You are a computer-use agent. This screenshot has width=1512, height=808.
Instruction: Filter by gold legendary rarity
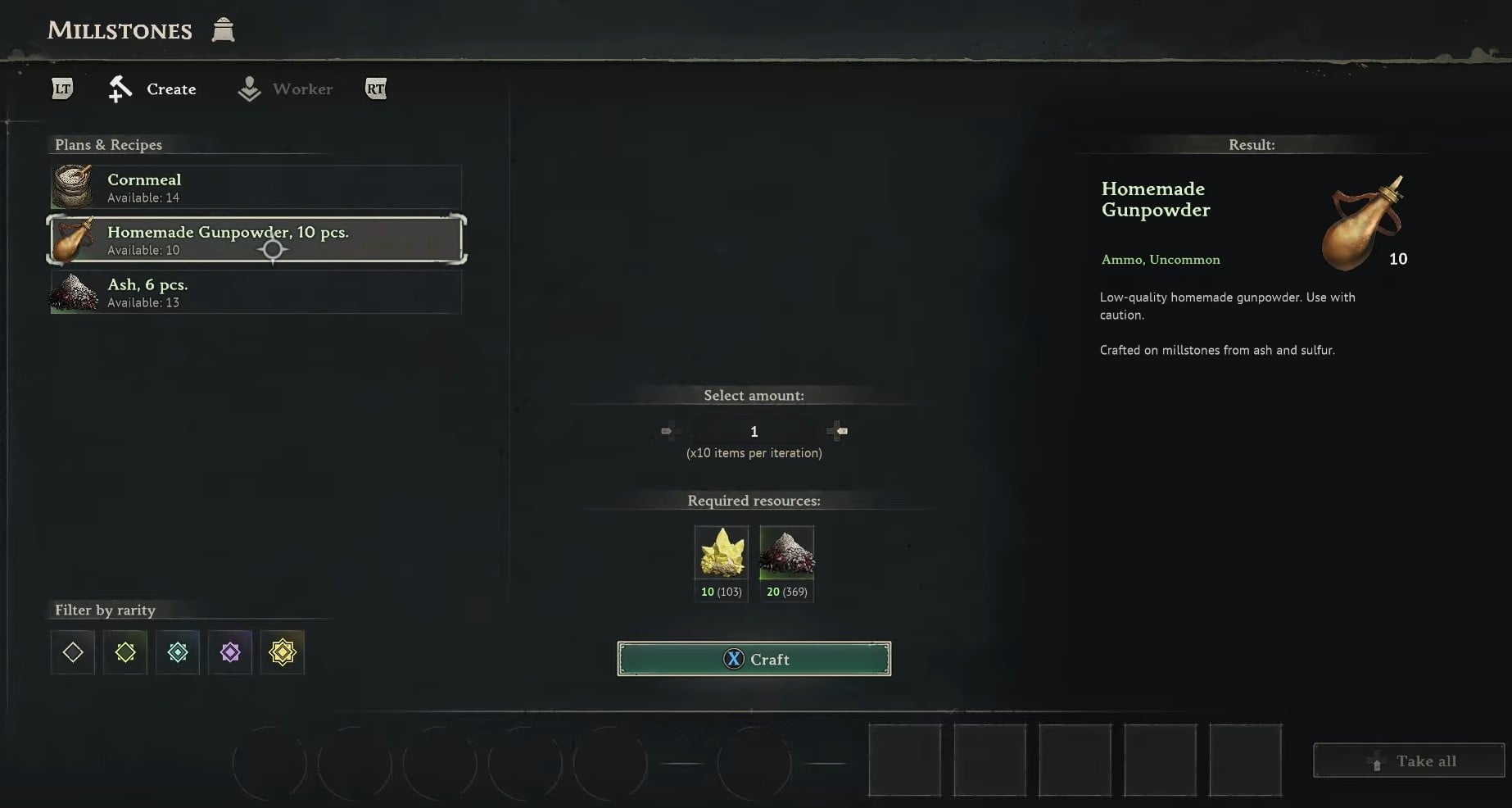(283, 652)
